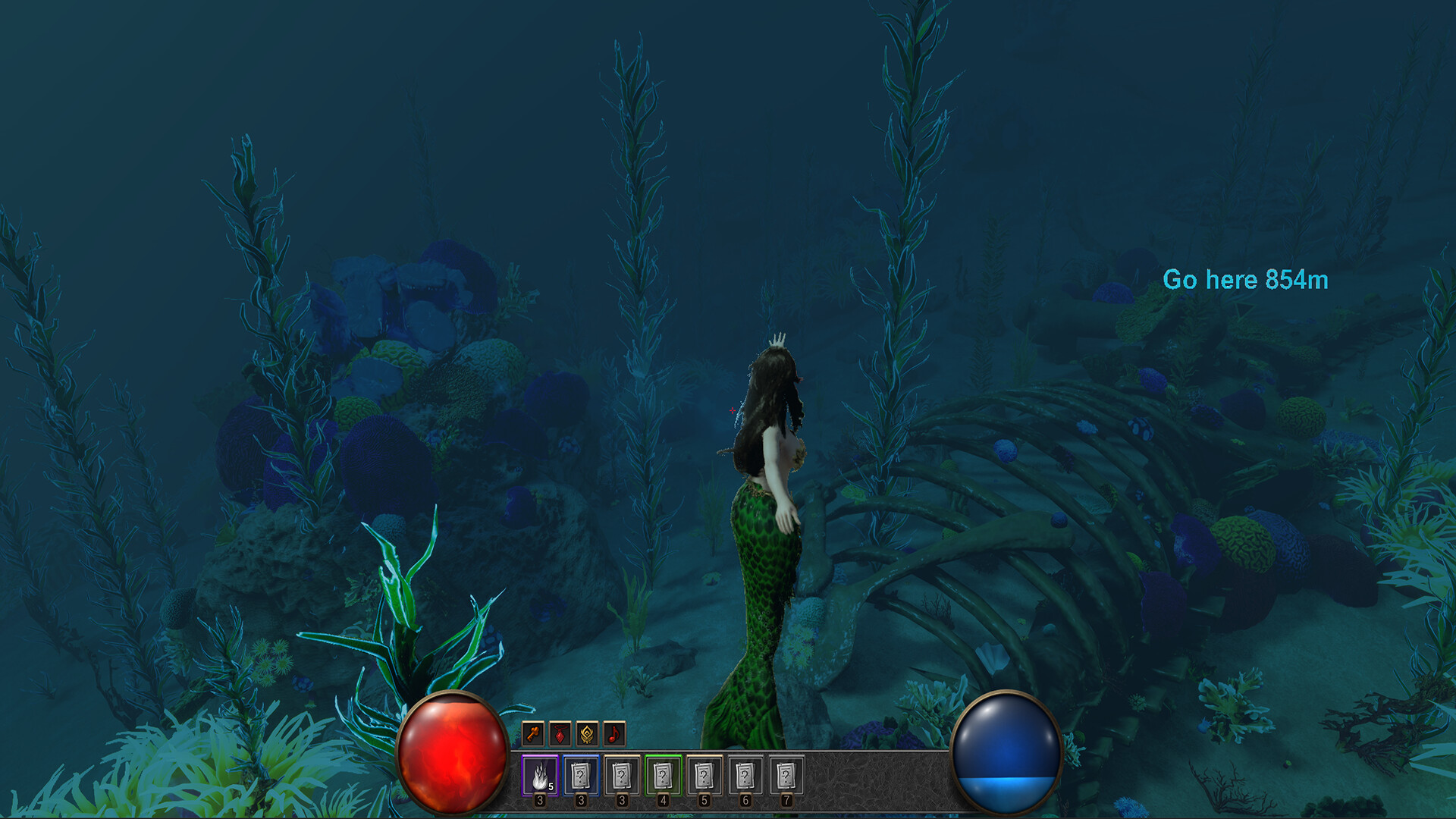Open the red amulet menu icon
Image resolution: width=1456 pixels, height=819 pixels.
(x=560, y=734)
